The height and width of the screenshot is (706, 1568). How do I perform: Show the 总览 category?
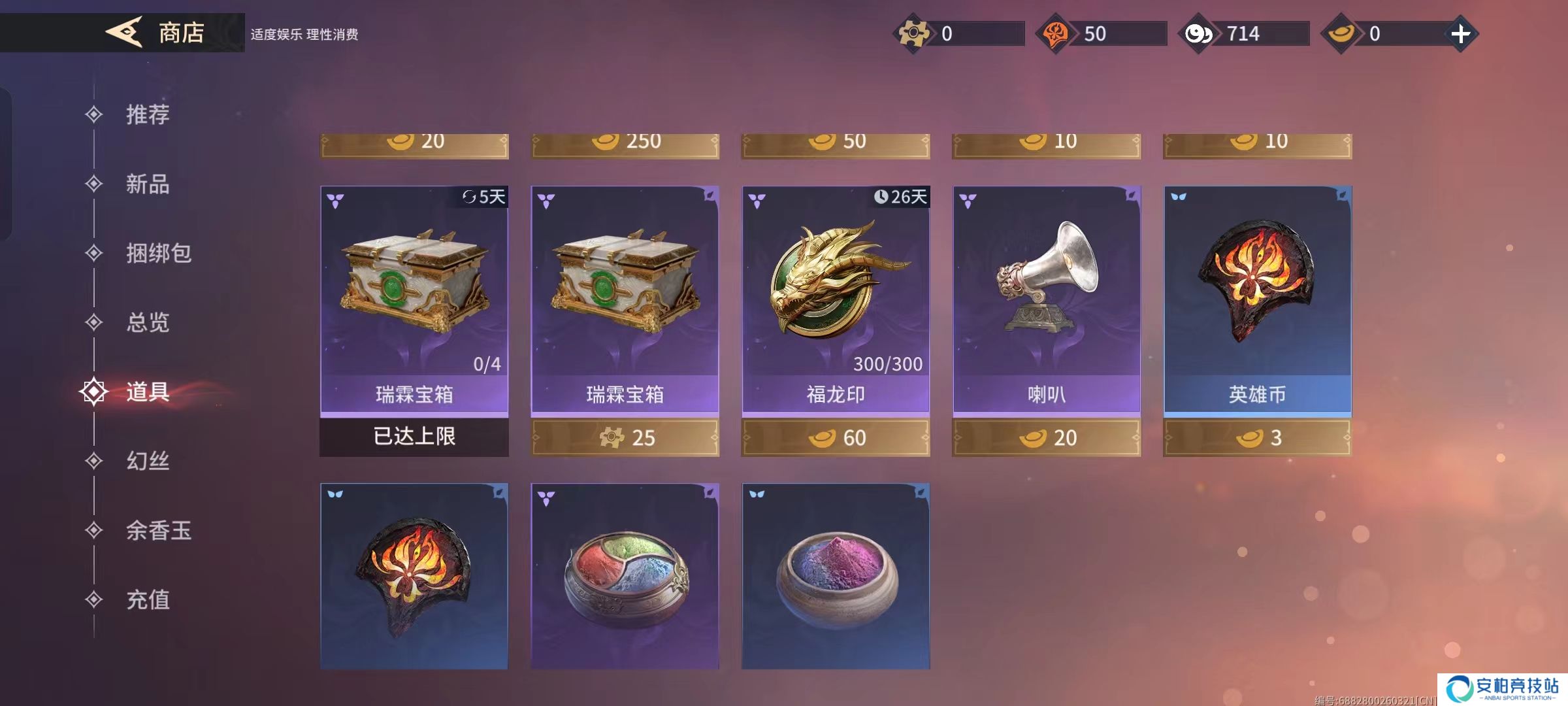click(147, 323)
